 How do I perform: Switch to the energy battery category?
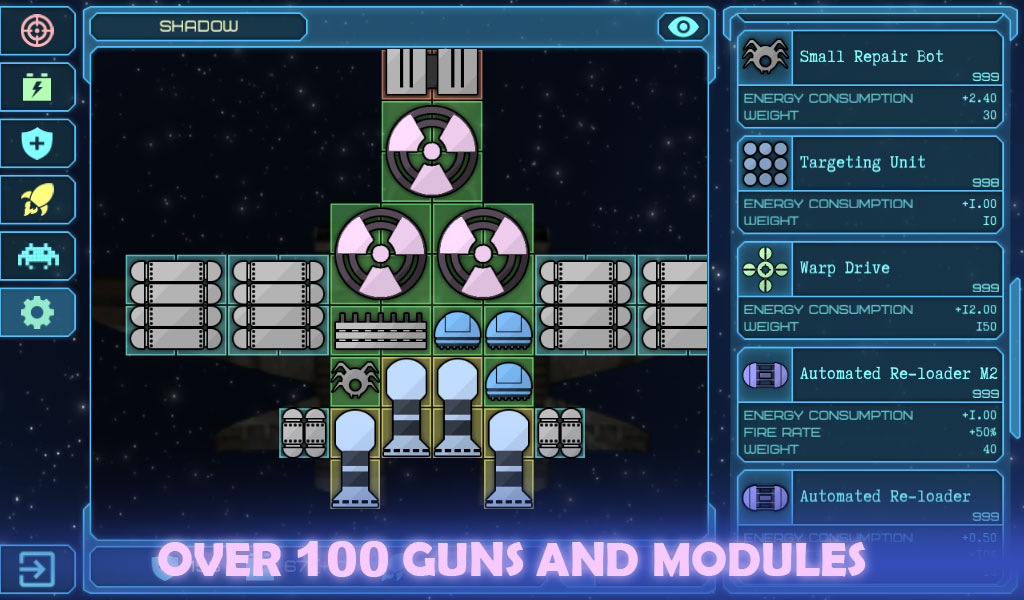38,87
